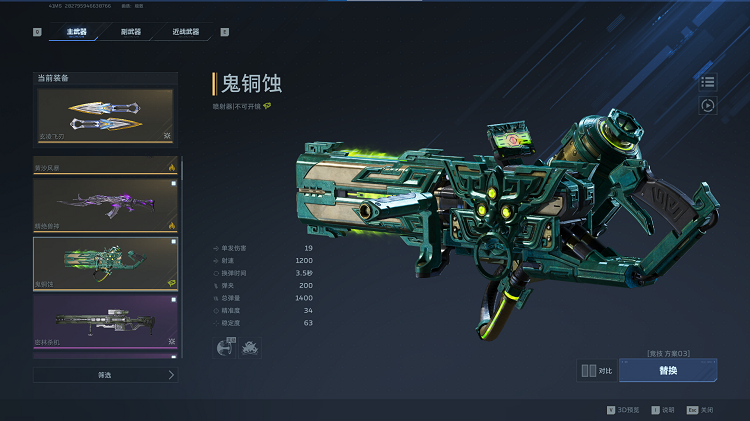Open the list view icon at top right
The image size is (750, 421).
pyautogui.click(x=708, y=82)
